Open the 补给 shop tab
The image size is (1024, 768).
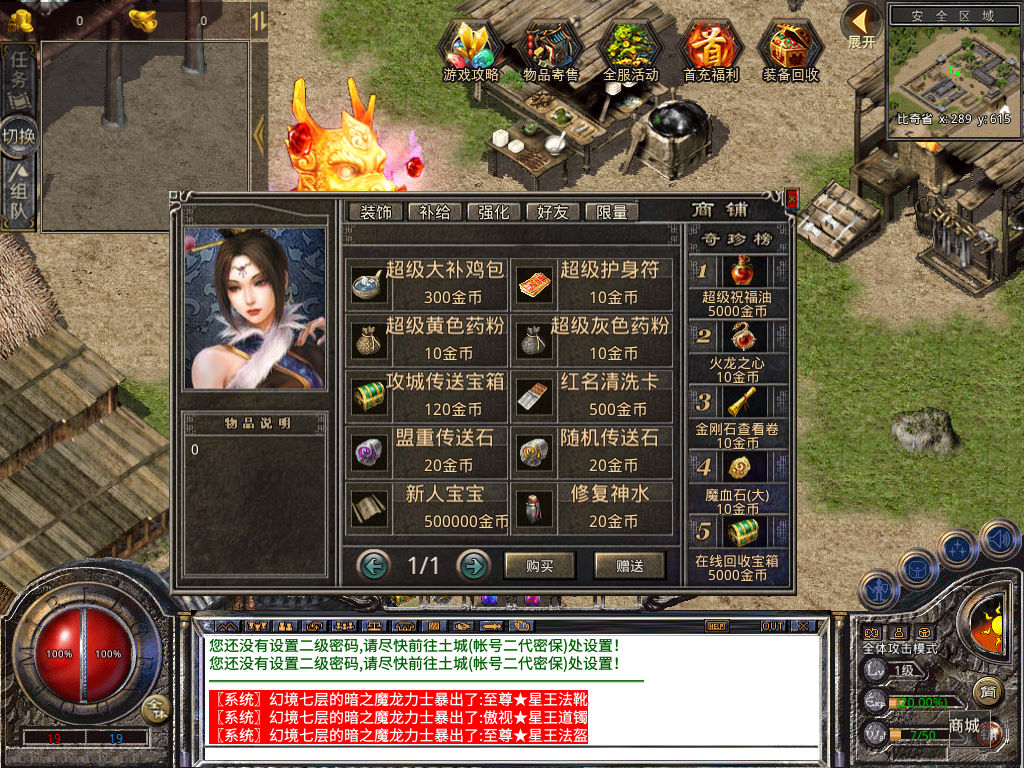click(x=435, y=212)
